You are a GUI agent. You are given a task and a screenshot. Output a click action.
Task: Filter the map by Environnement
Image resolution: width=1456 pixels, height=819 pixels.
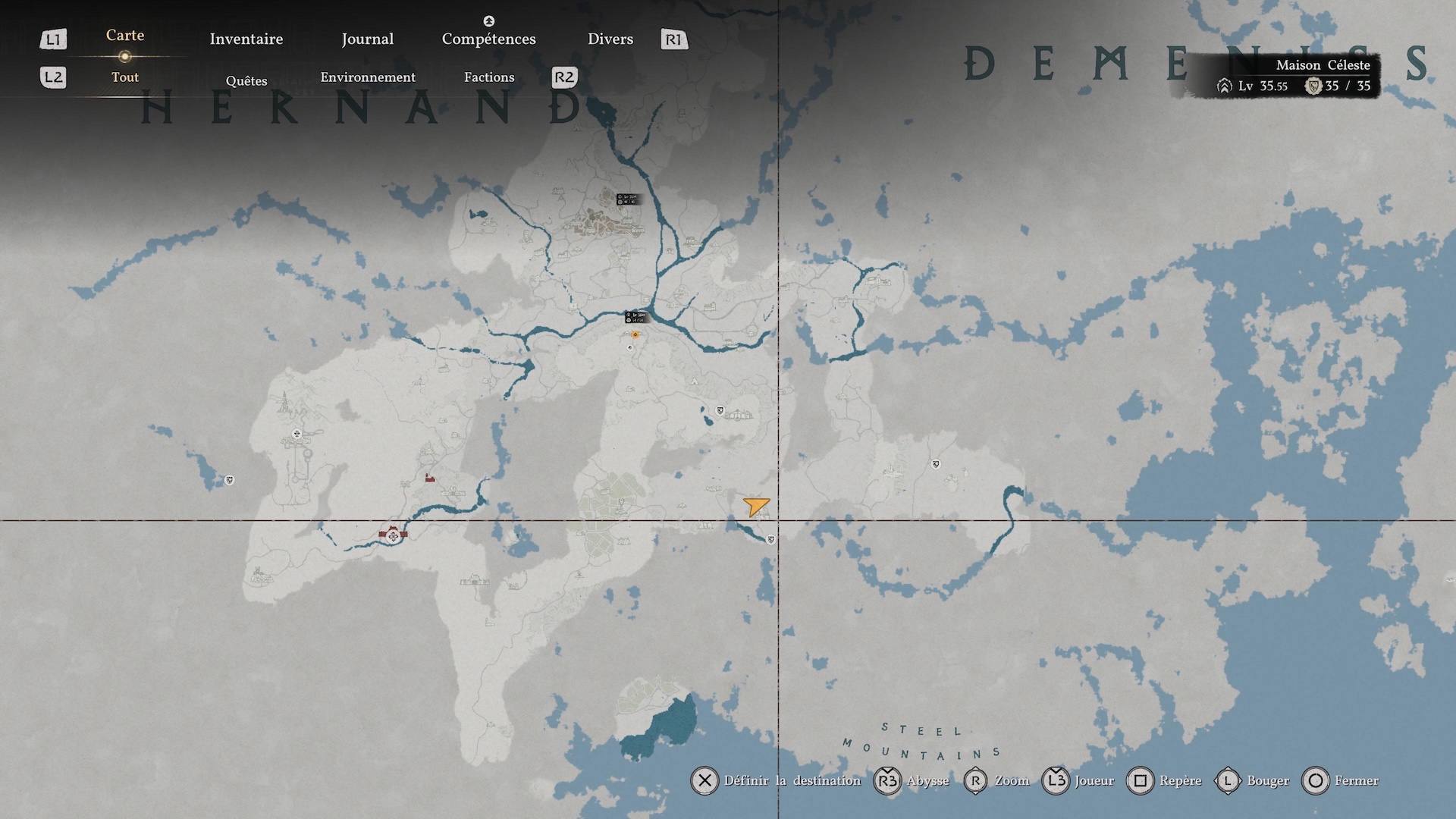368,77
